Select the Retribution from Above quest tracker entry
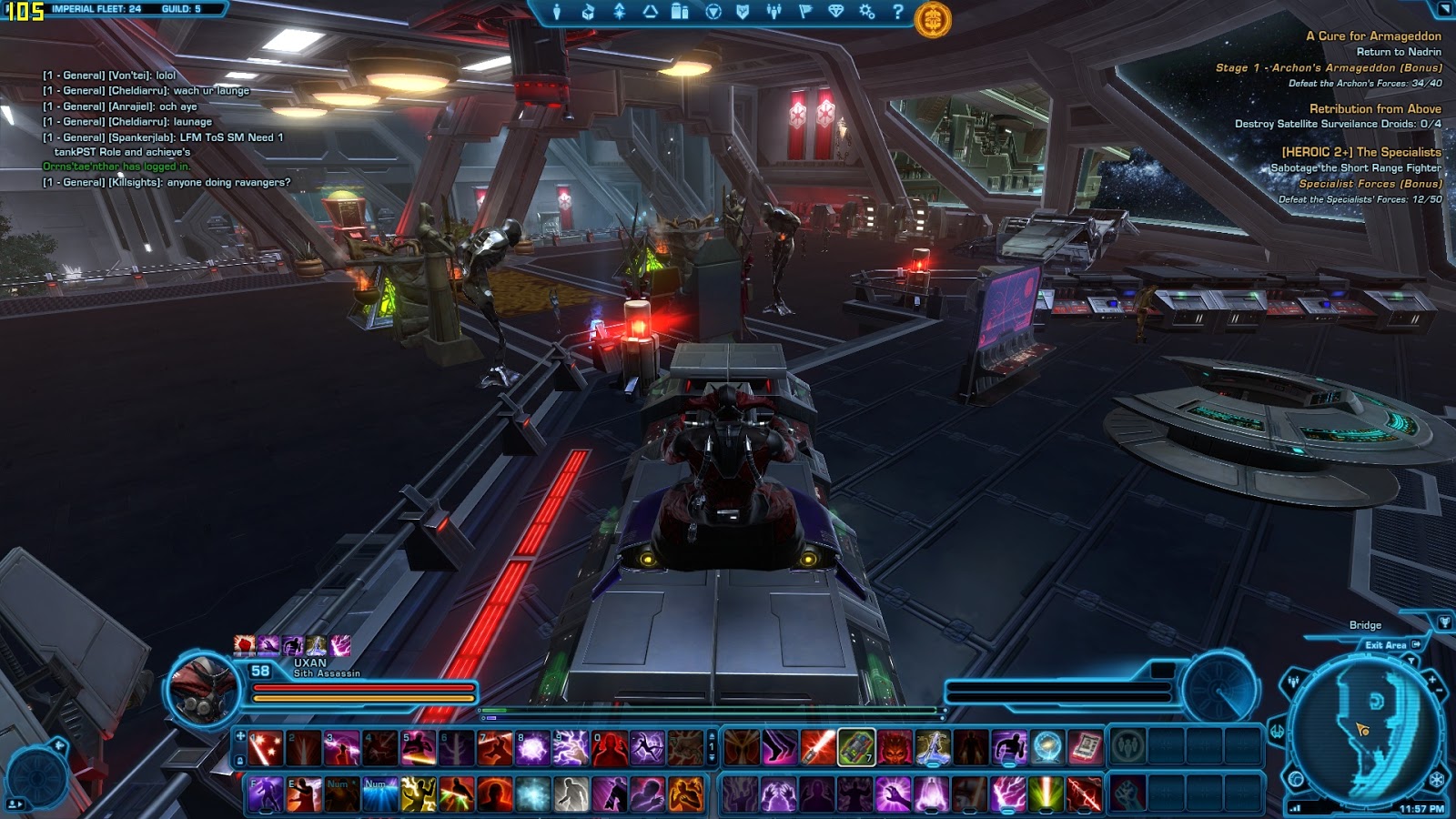The image size is (1456, 819). click(x=1374, y=108)
